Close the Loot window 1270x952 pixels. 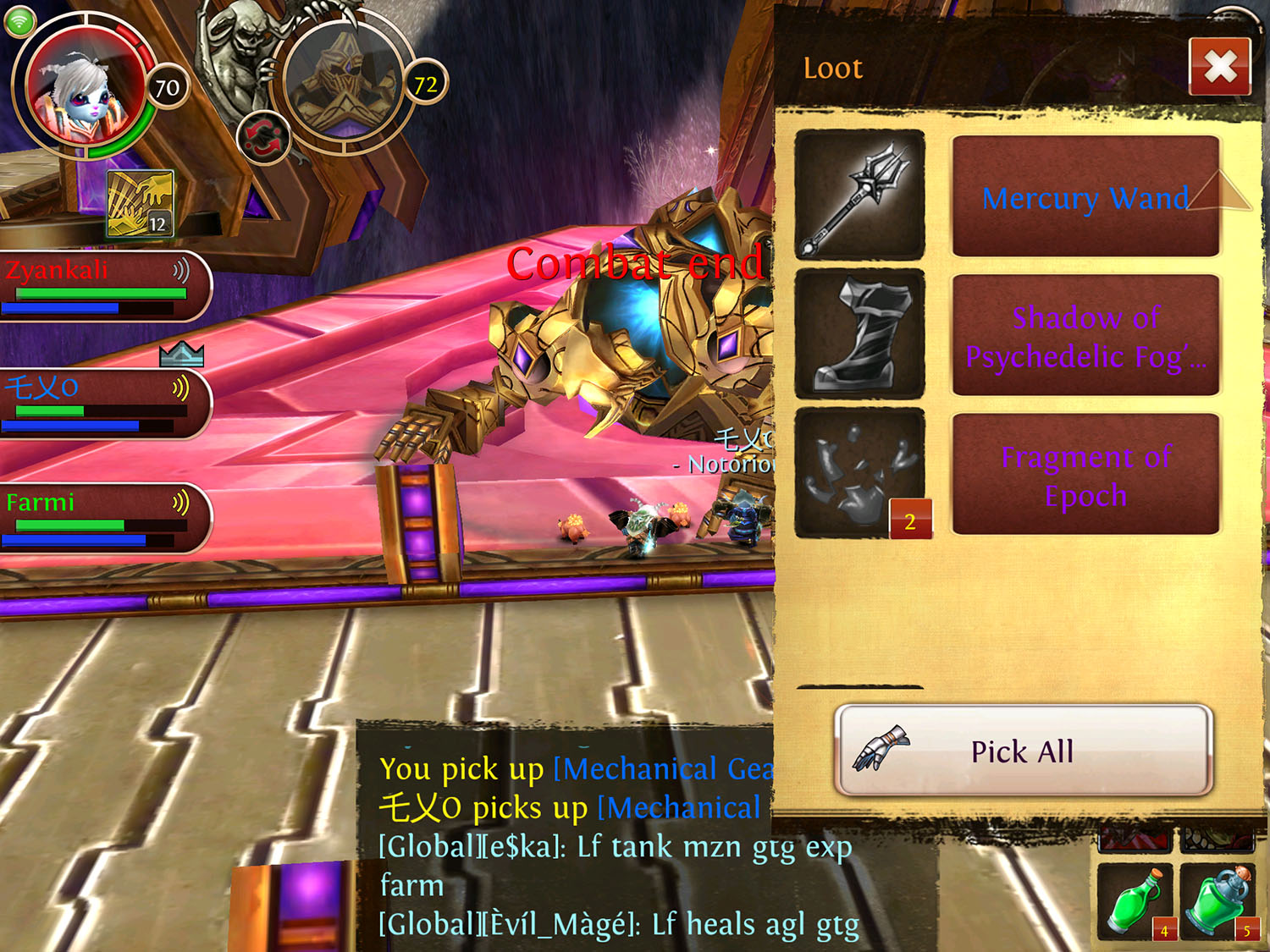pyautogui.click(x=1219, y=66)
